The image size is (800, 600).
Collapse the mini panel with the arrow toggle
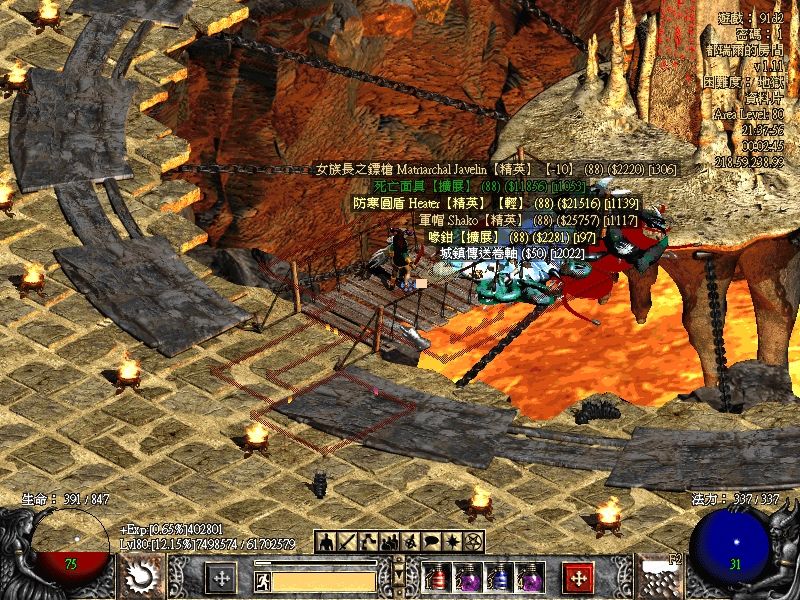(x=399, y=577)
